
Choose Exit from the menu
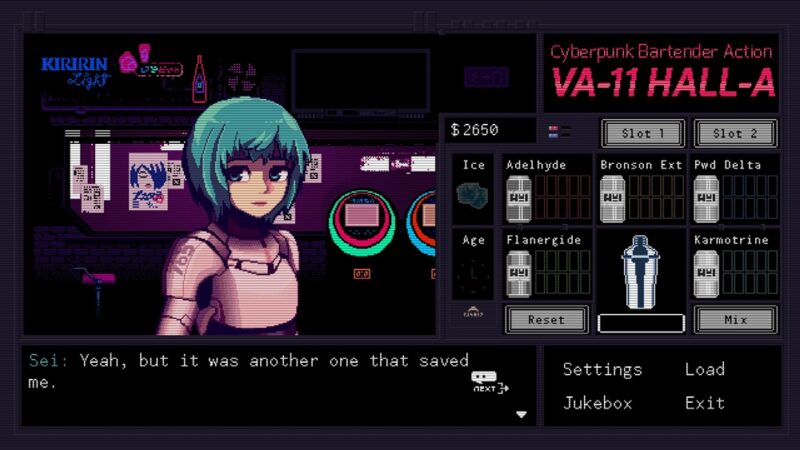coord(704,403)
